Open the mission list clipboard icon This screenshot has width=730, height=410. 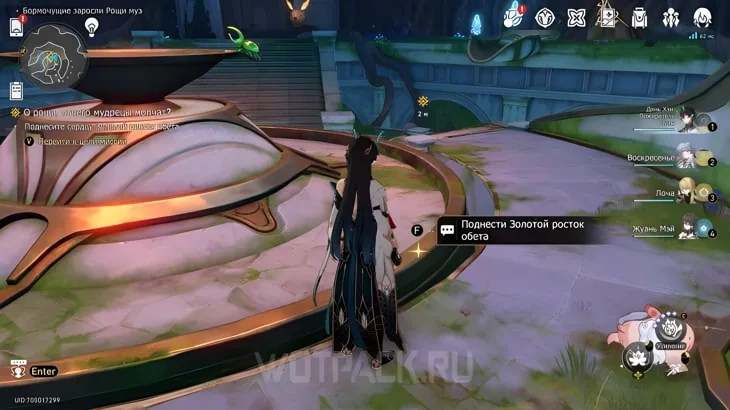click(17, 91)
